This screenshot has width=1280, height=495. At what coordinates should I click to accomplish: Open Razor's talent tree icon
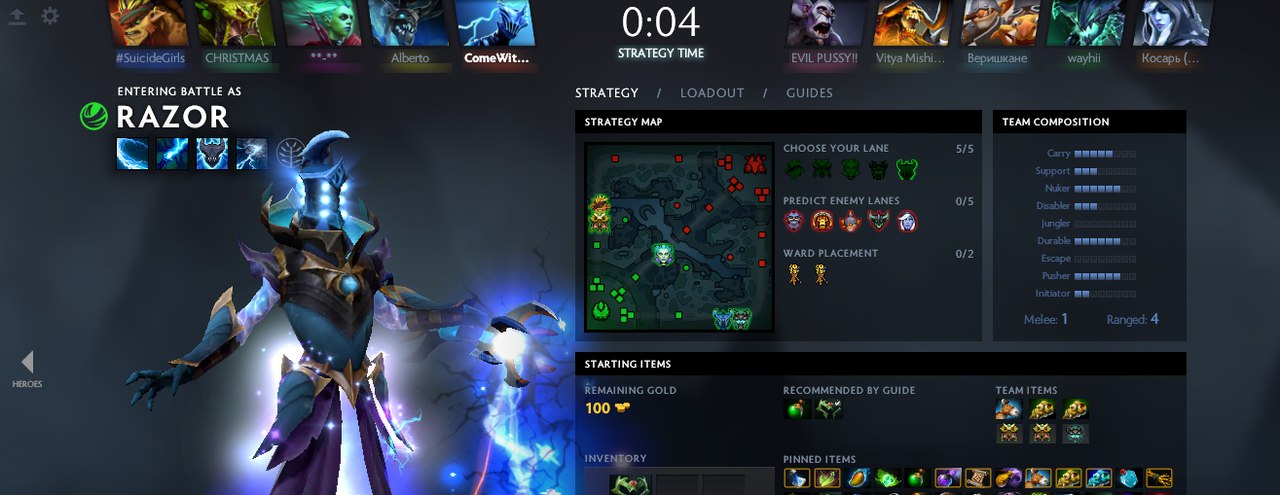(x=290, y=152)
